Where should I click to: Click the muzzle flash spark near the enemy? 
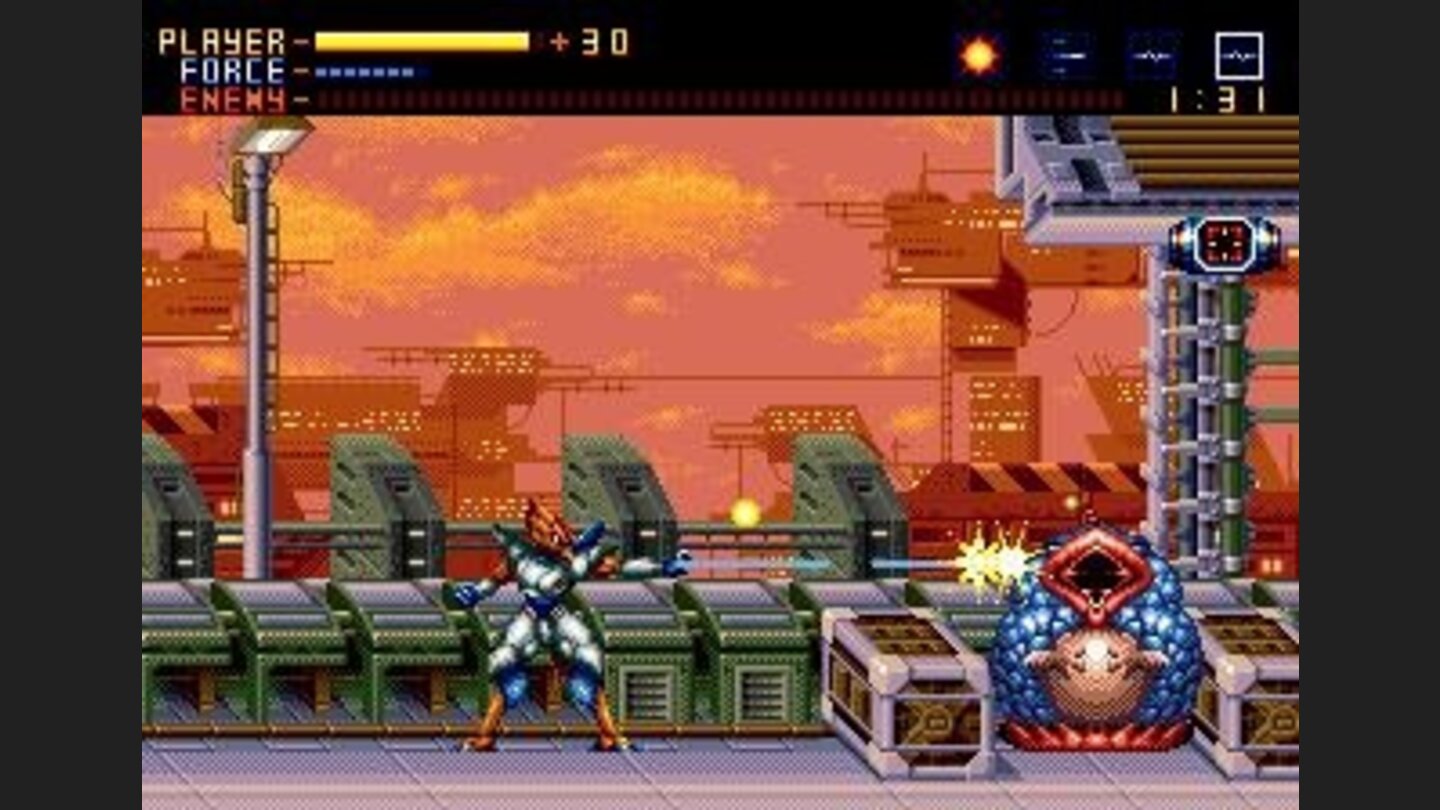point(991,566)
